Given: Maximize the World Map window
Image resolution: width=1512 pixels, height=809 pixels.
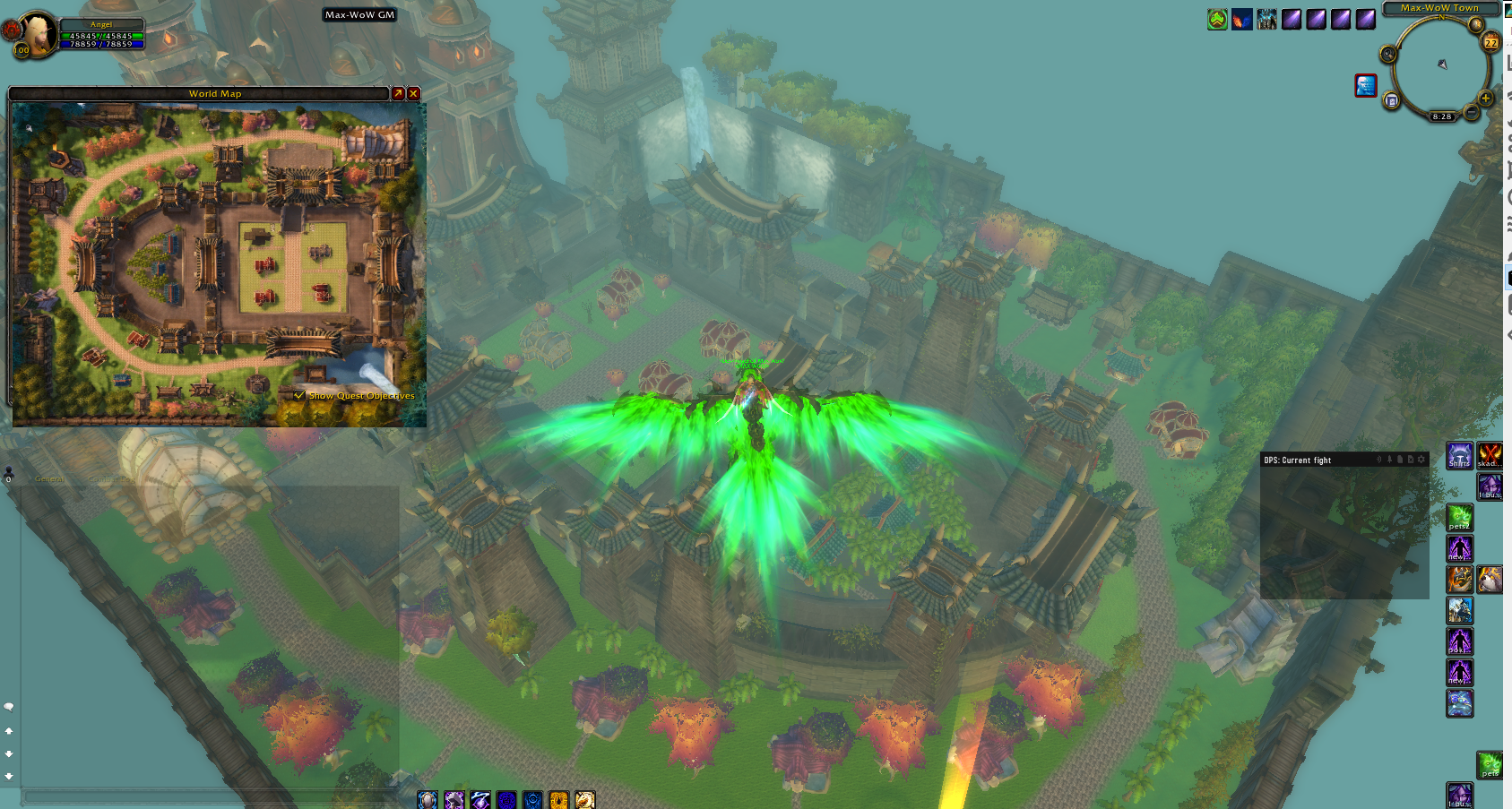Looking at the screenshot, I should point(398,93).
